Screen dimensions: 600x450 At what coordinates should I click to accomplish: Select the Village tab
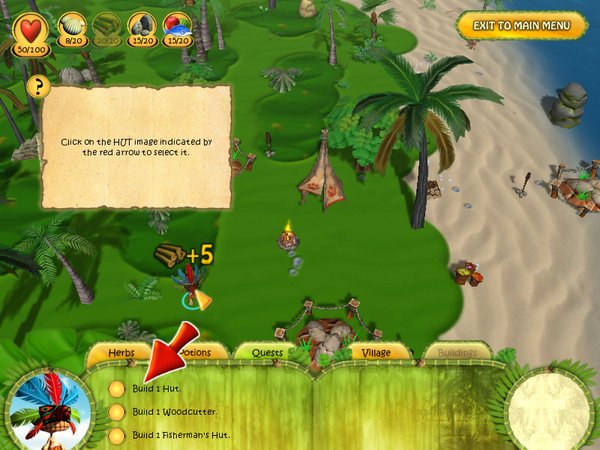click(x=379, y=352)
